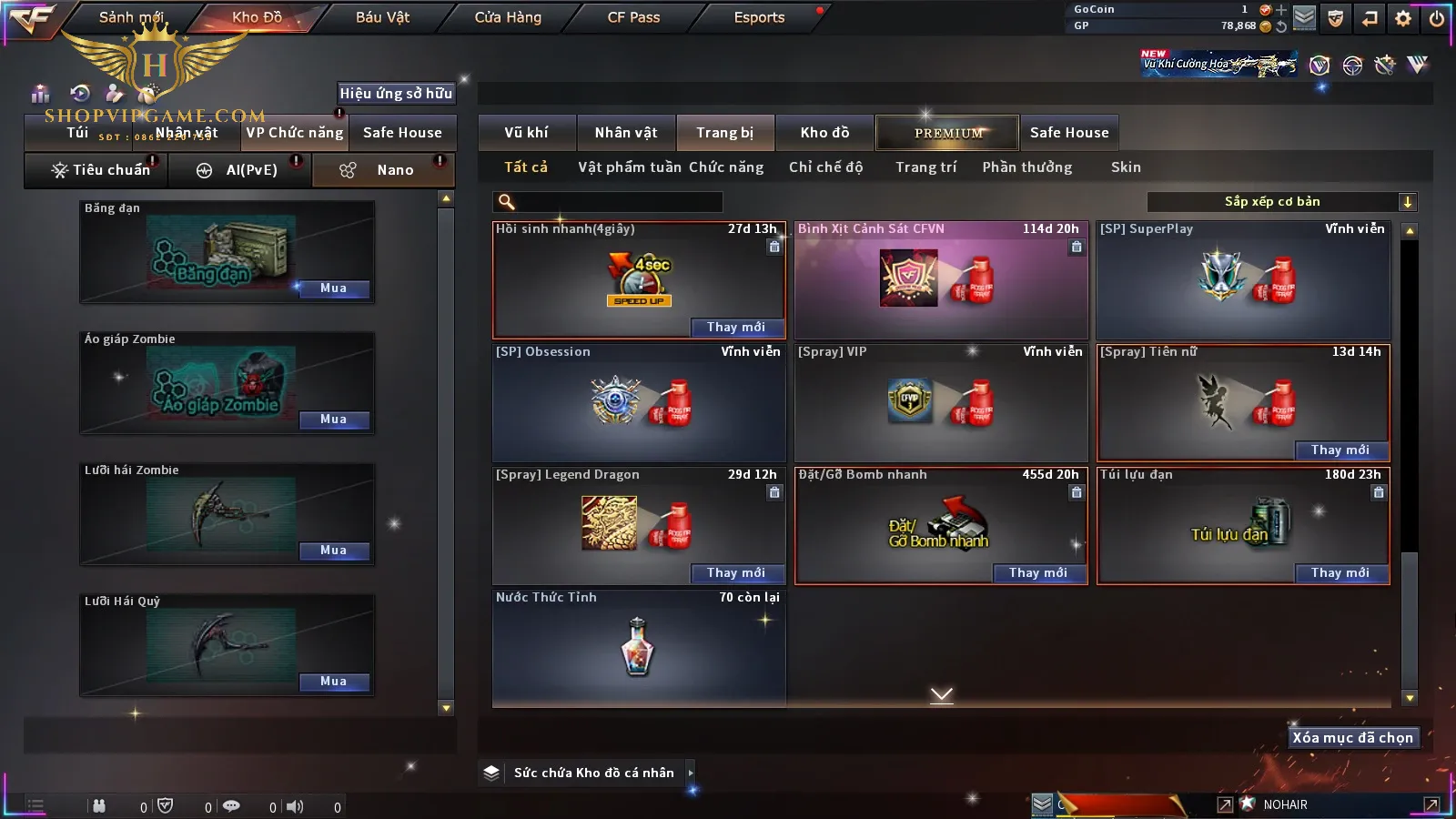Select the PREMIUM tab
This screenshot has width=1456, height=819.
[948, 133]
